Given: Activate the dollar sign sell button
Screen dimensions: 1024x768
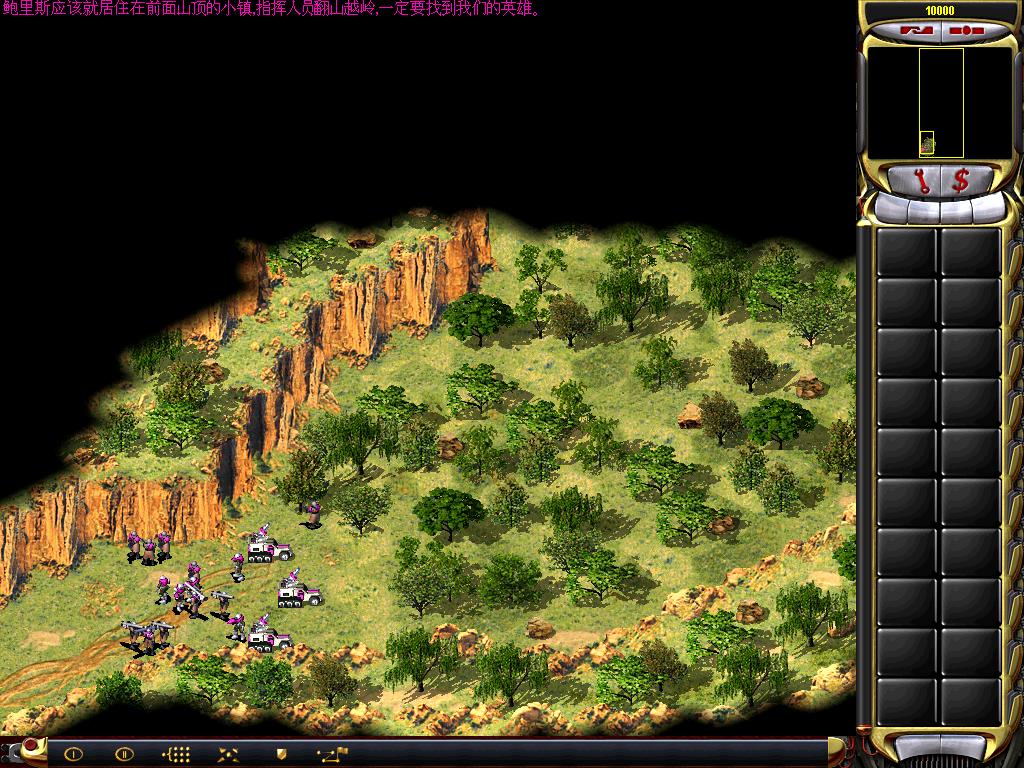Looking at the screenshot, I should pyautogui.click(x=960, y=180).
